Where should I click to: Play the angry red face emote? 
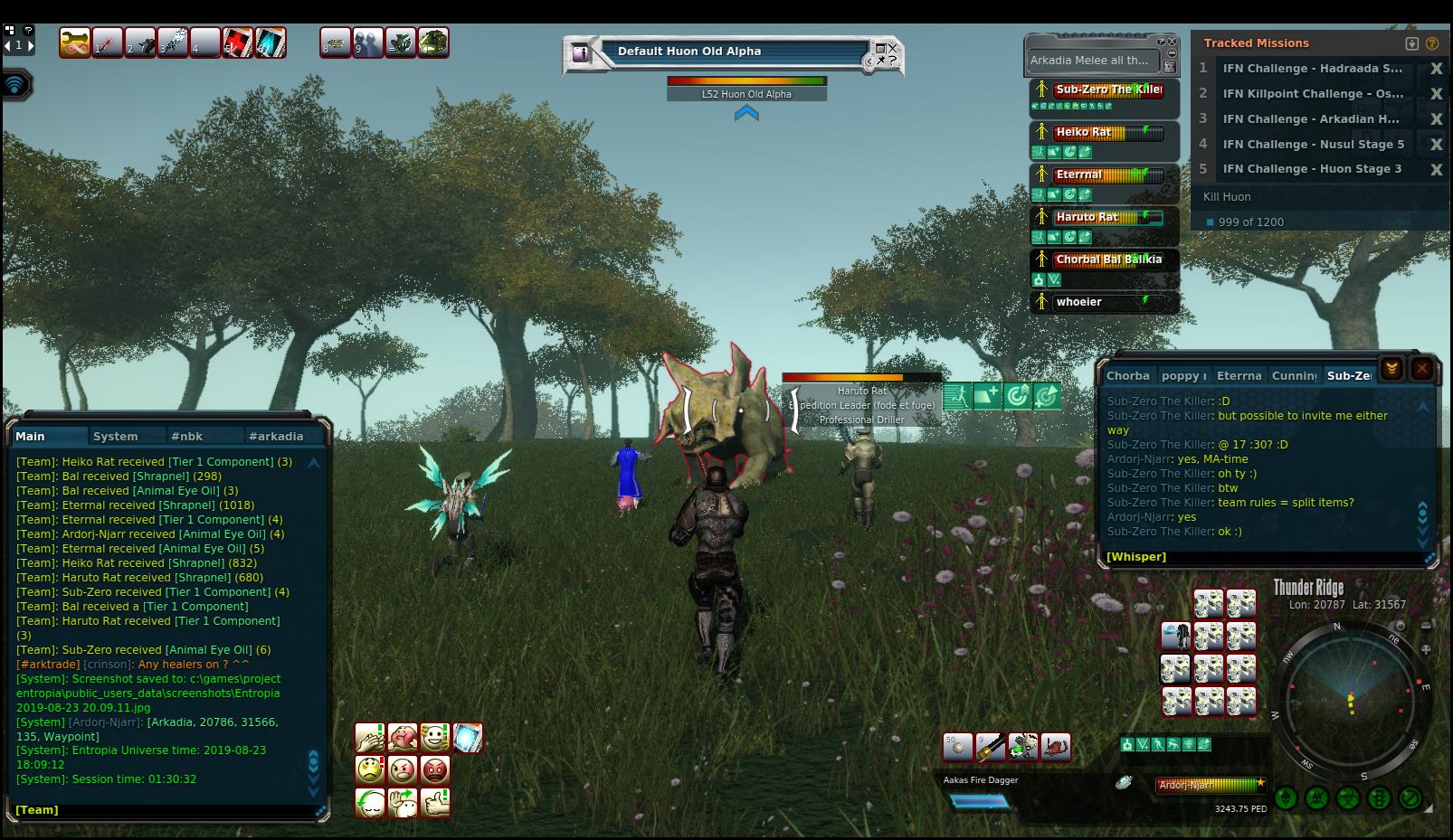[x=435, y=769]
